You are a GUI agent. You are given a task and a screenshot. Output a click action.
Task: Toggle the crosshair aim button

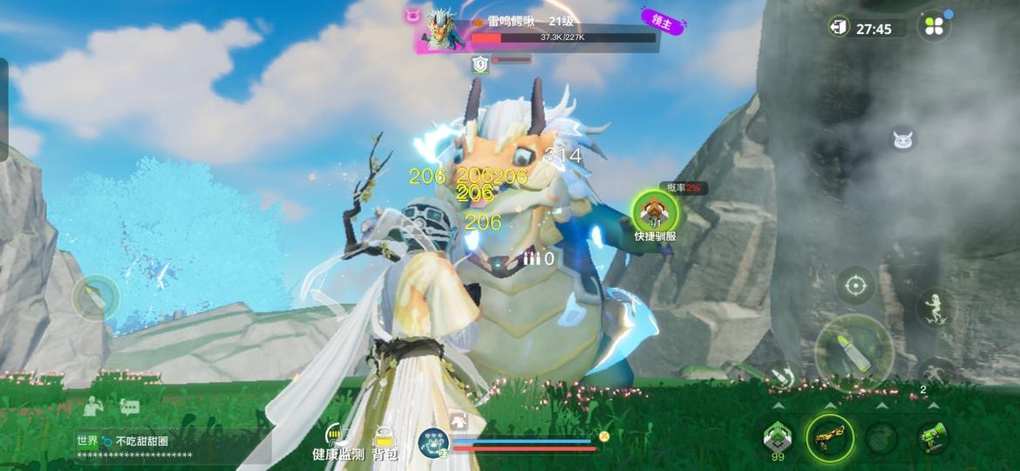(855, 286)
